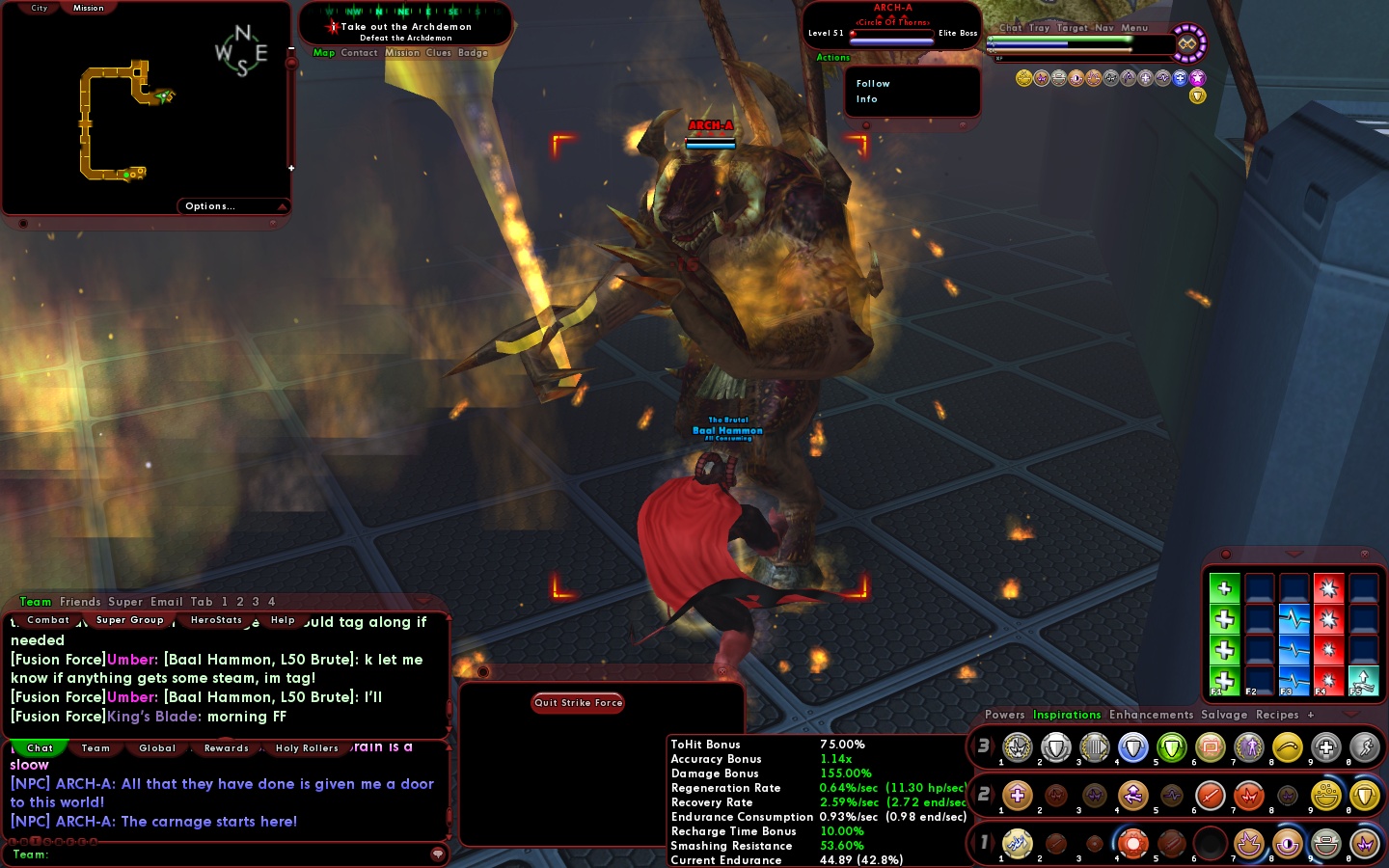Viewport: 1389px width, 868px height.
Task: Use the running-figure inspiration marked F5
Action: pos(1363,681)
